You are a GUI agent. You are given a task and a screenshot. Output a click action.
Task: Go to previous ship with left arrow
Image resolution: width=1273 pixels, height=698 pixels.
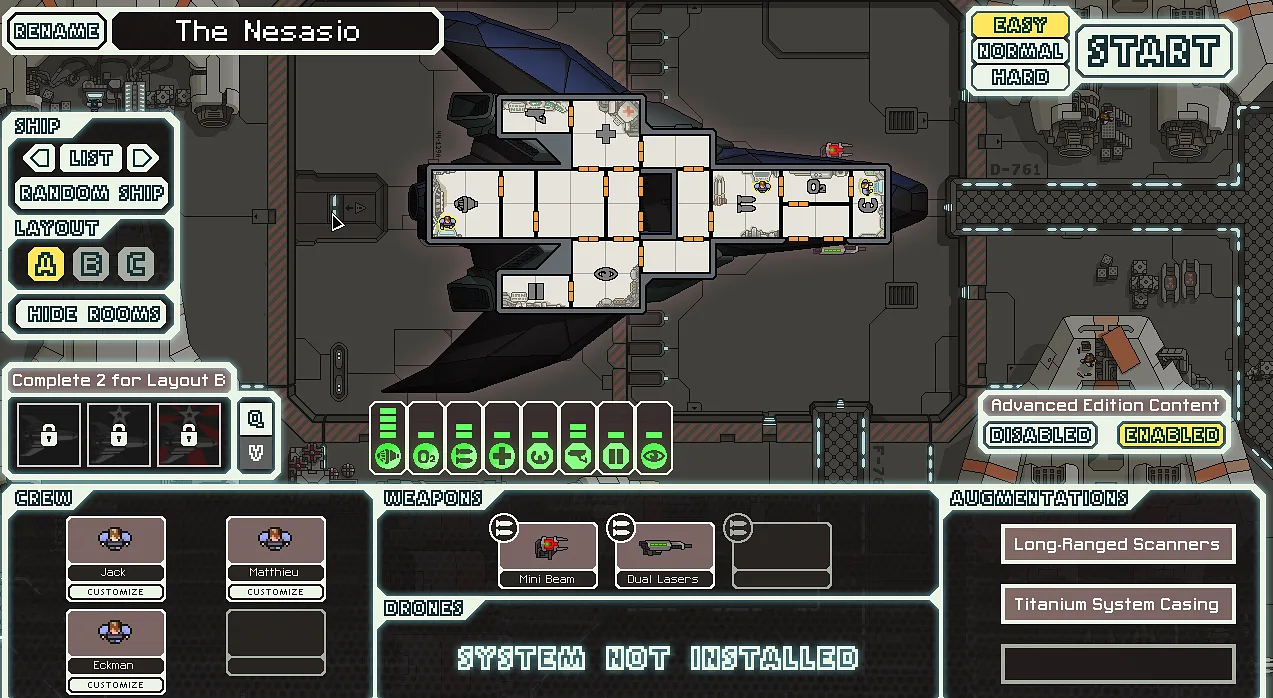pyautogui.click(x=39, y=158)
